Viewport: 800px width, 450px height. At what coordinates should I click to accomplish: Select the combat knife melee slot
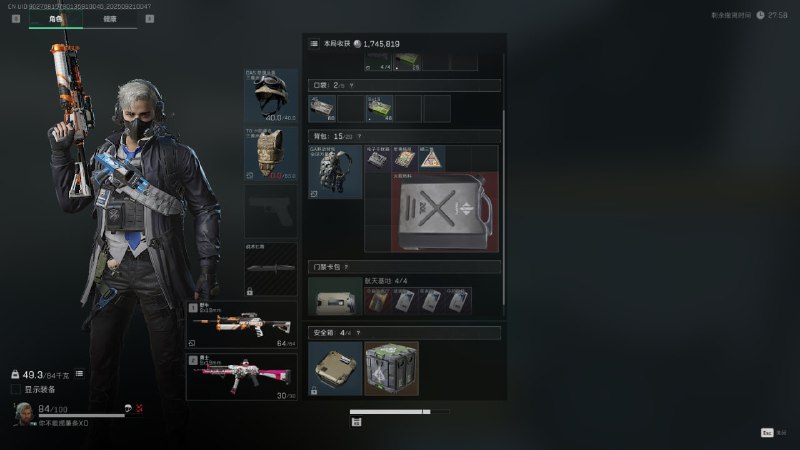click(x=270, y=268)
